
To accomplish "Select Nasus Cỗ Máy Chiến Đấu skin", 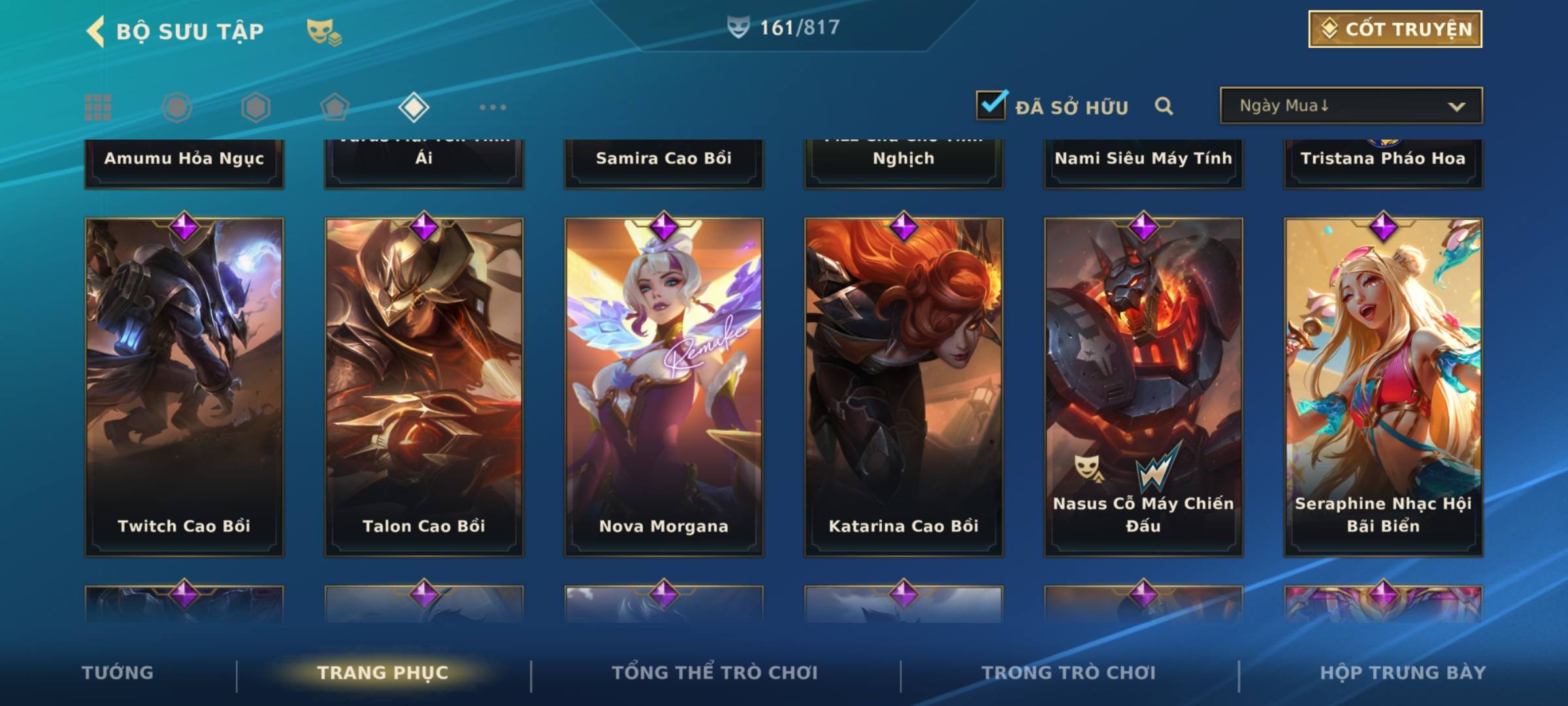I will coord(1143,387).
